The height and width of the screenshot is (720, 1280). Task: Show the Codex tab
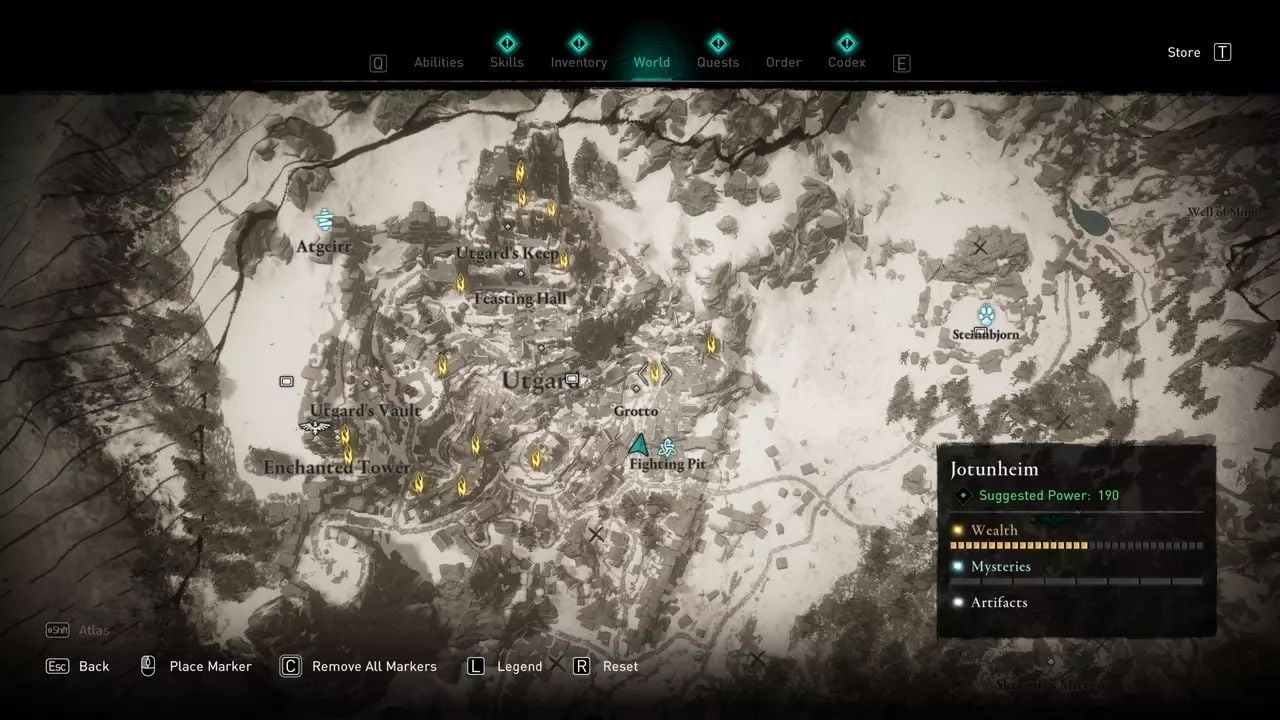coord(846,62)
